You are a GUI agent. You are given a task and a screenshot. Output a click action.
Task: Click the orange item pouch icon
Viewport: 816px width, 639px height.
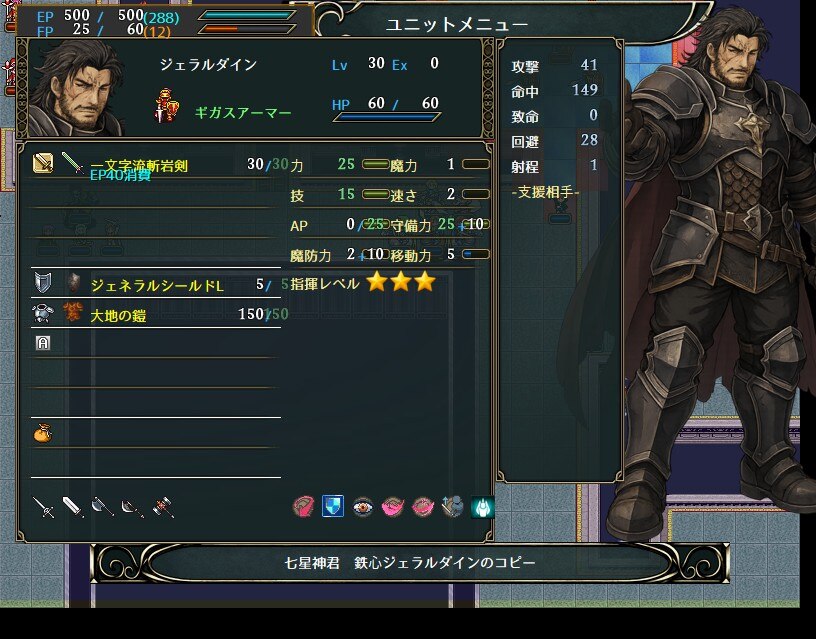click(x=42, y=434)
